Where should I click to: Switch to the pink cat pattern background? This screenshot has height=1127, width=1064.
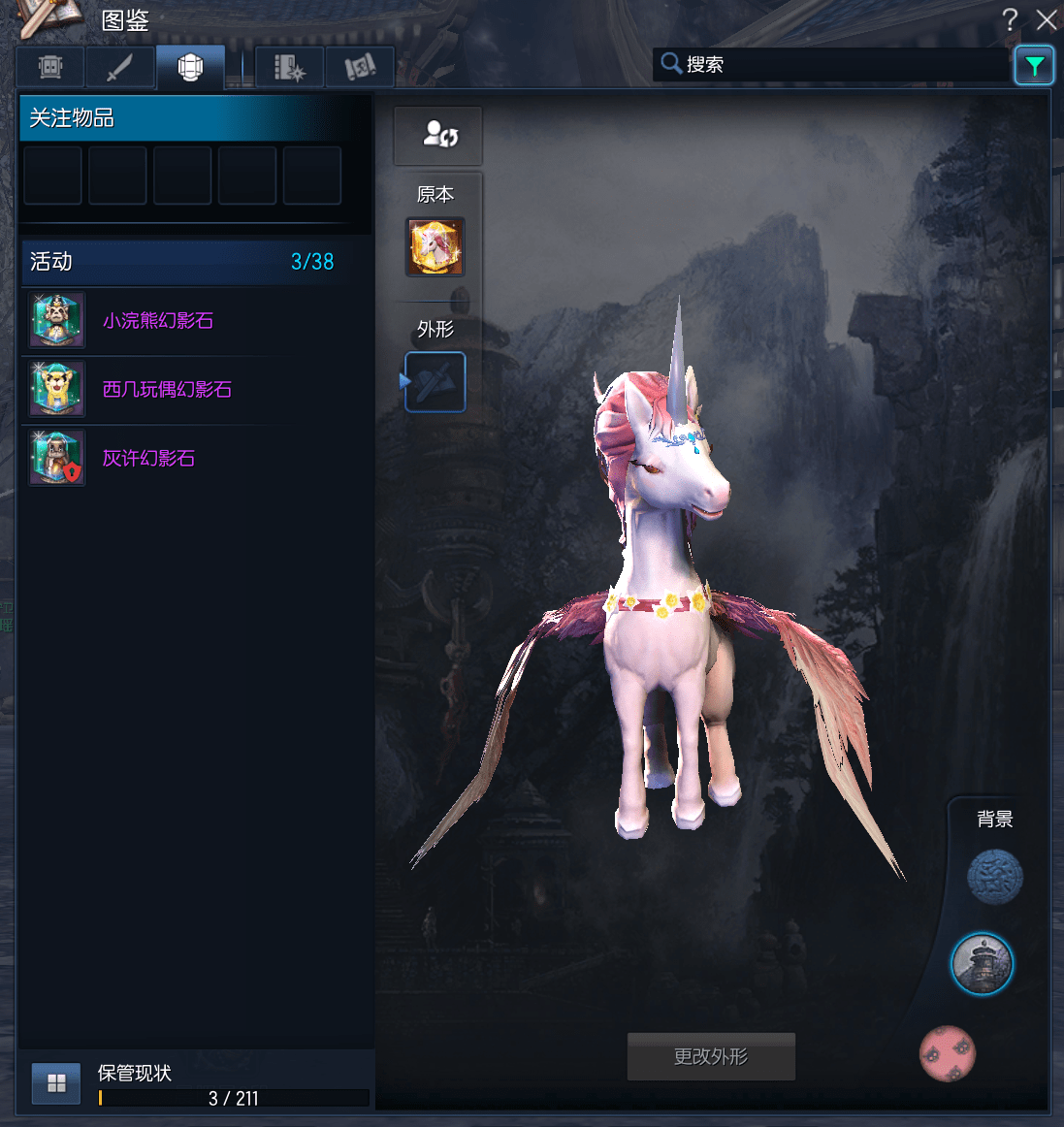pyautogui.click(x=948, y=1053)
